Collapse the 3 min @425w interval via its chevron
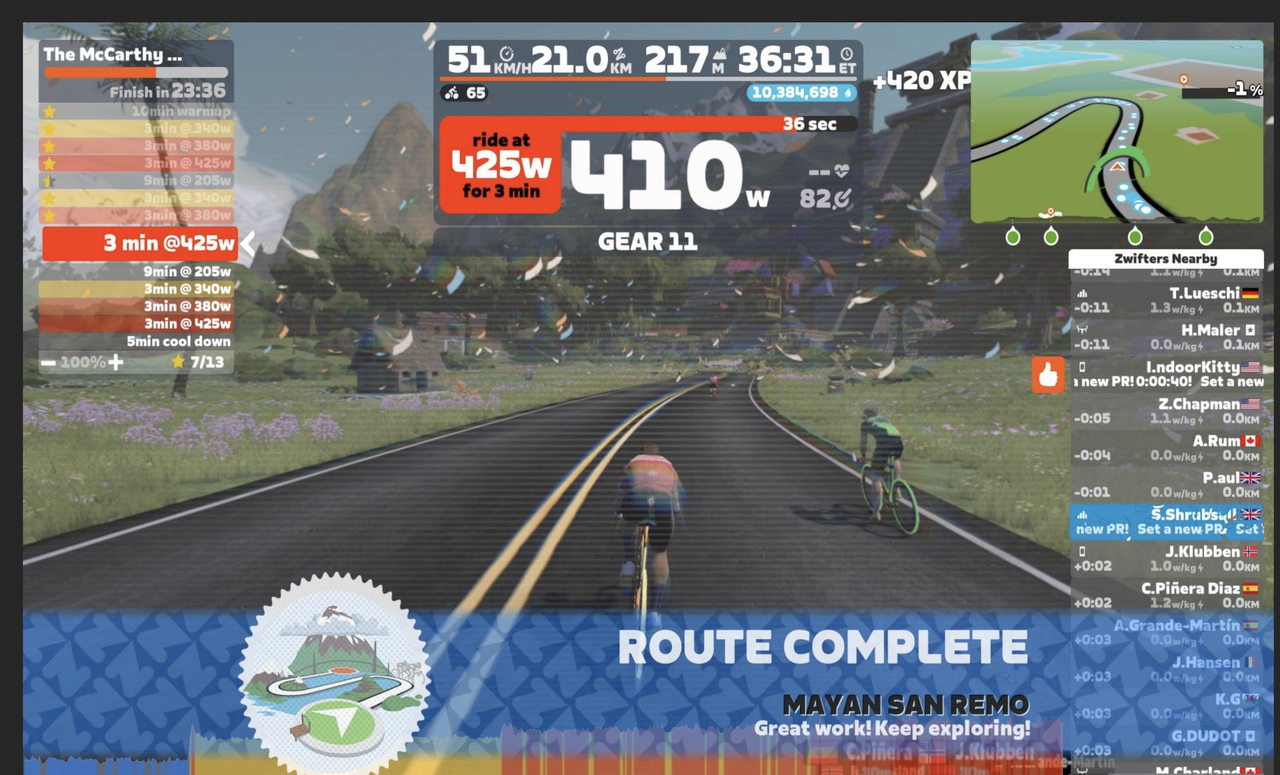 point(250,242)
